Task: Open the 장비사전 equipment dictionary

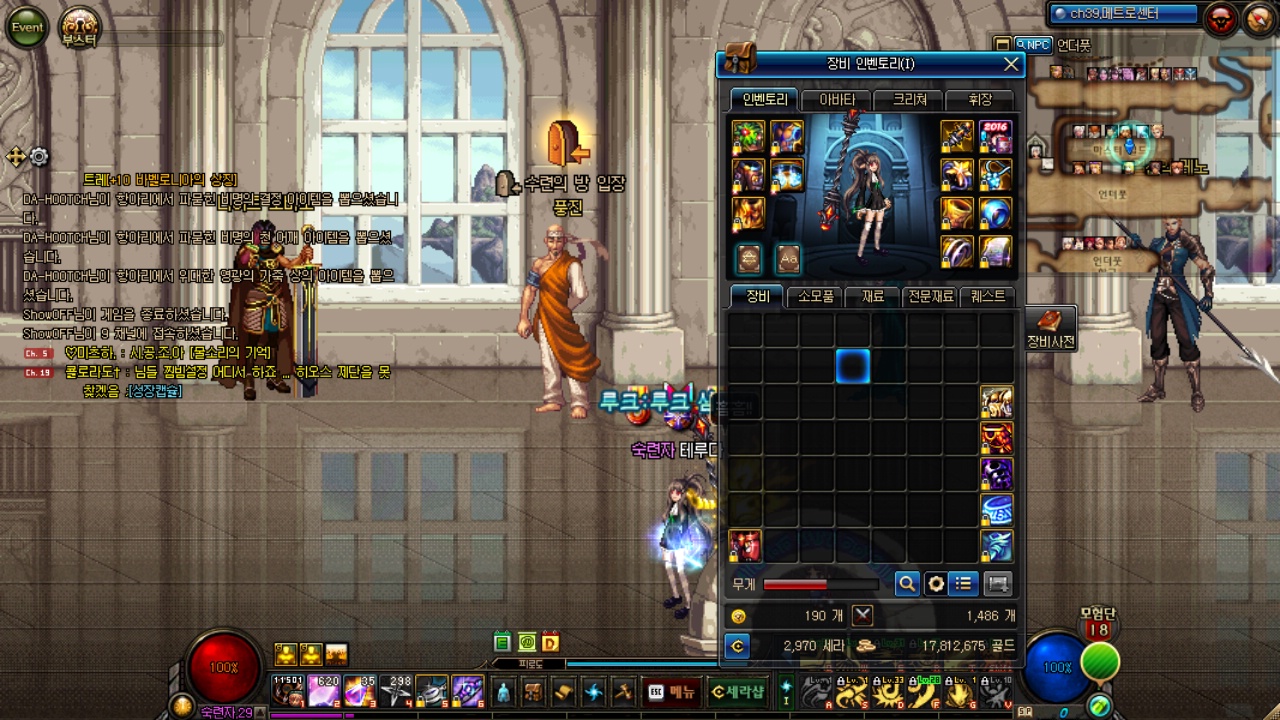Action: point(1050,329)
